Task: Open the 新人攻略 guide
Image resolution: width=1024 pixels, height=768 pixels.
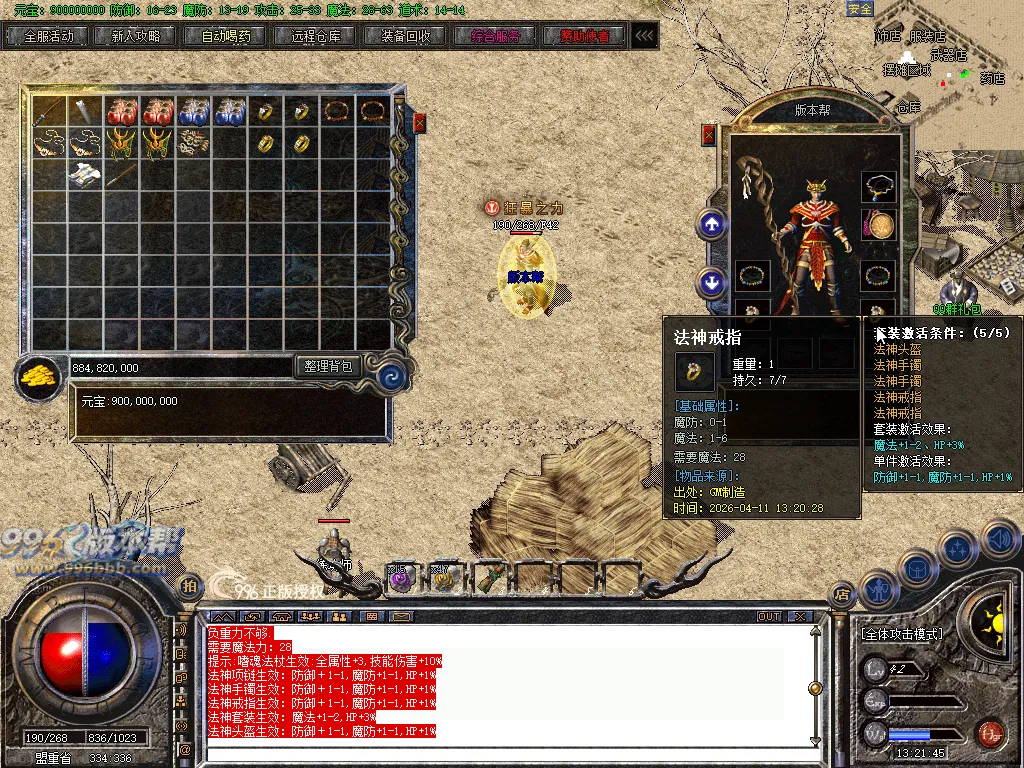Action: coord(137,36)
